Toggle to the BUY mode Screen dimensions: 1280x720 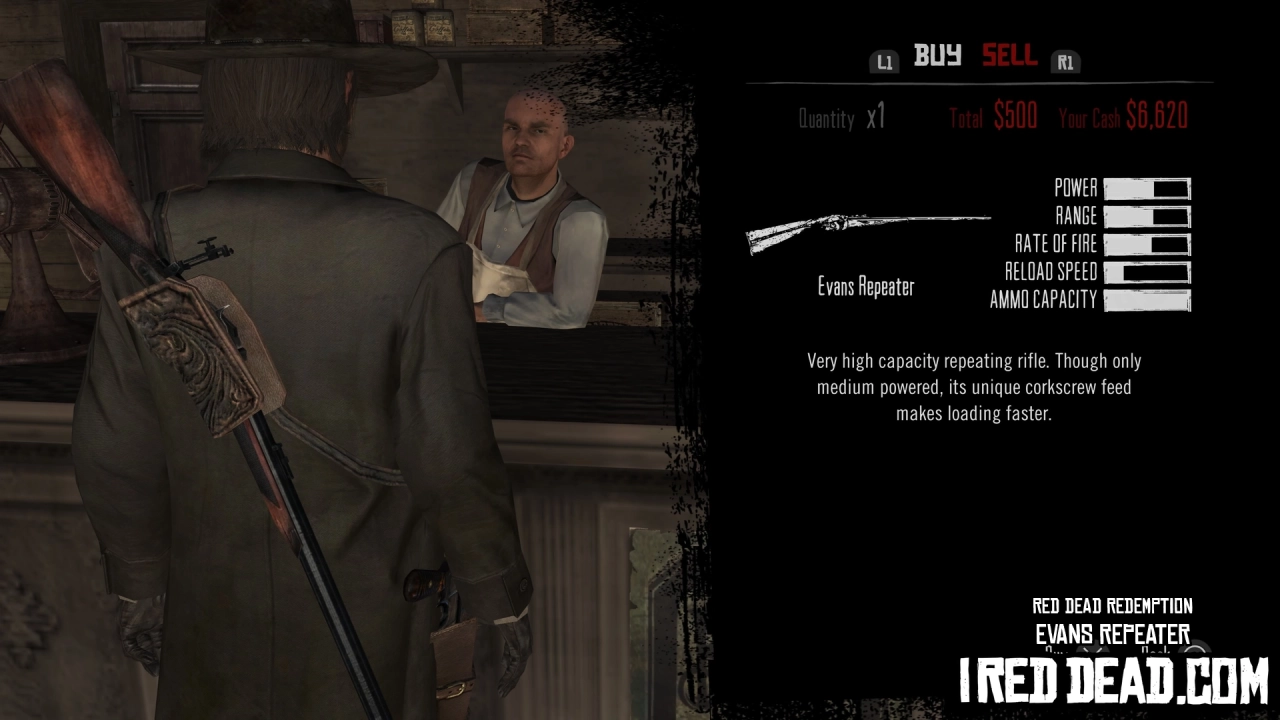pos(936,57)
